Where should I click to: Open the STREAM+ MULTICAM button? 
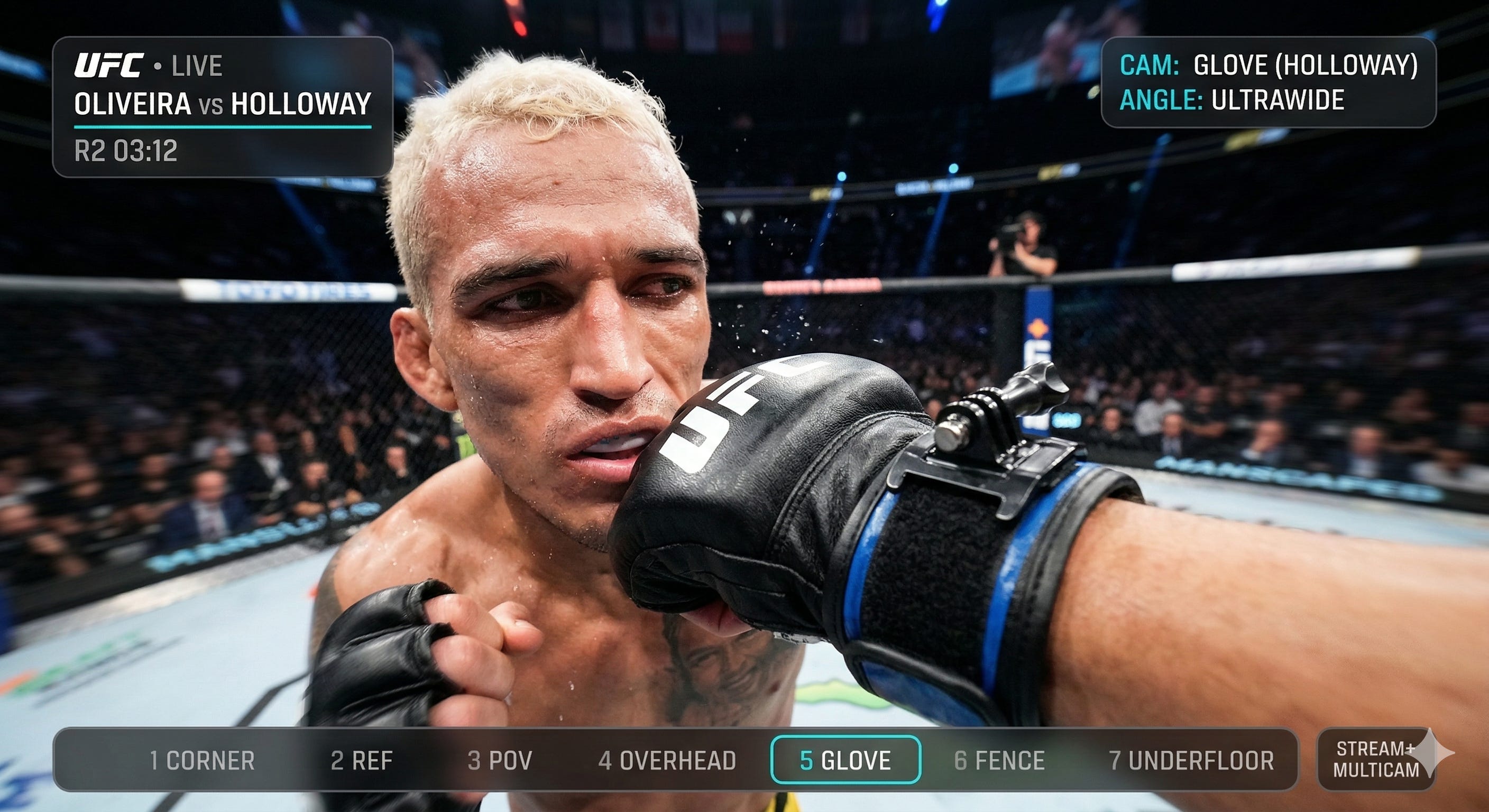pos(1376,760)
